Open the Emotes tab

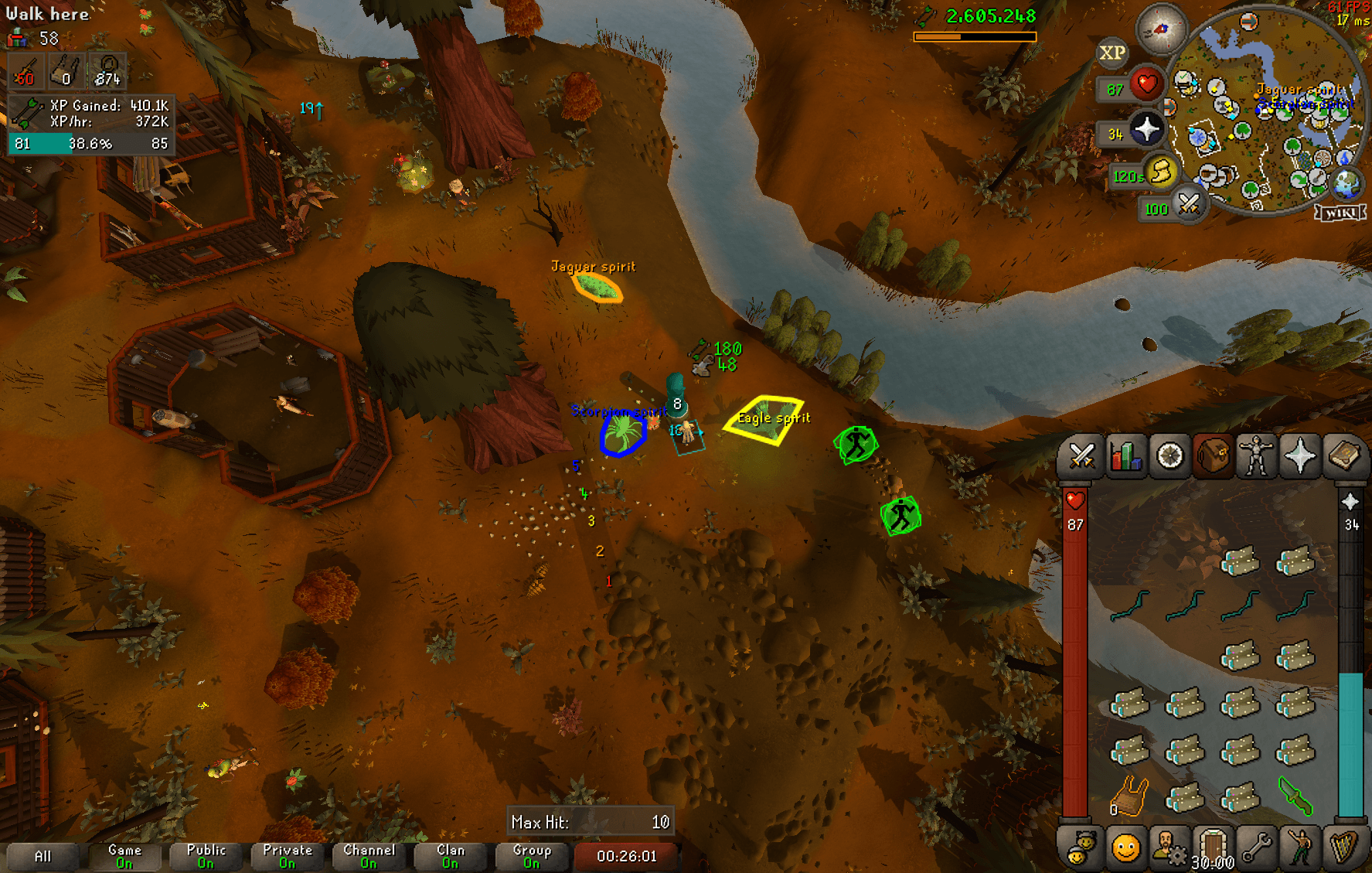pos(1302,854)
